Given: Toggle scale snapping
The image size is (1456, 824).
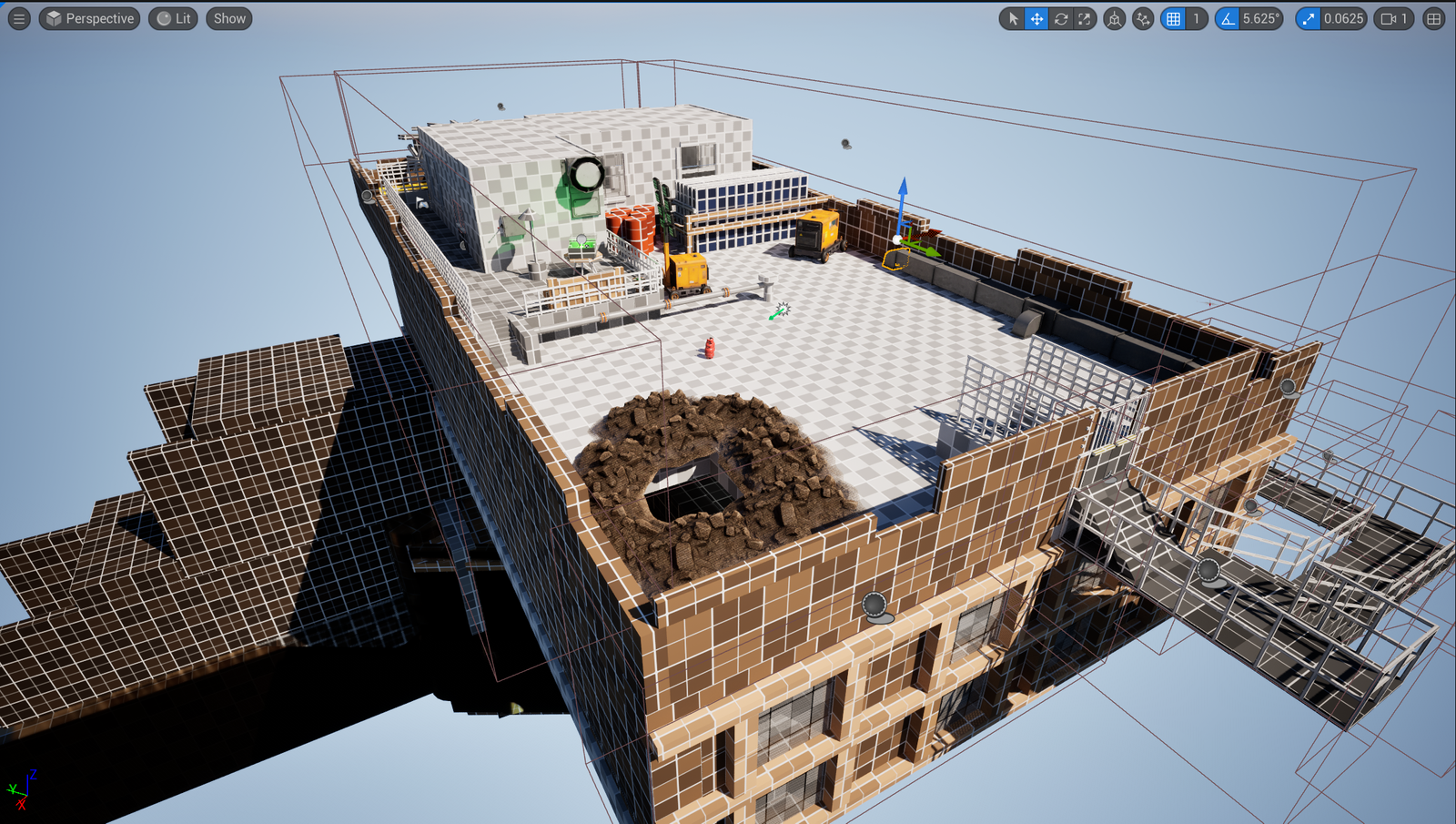Looking at the screenshot, I should pos(1308,18).
